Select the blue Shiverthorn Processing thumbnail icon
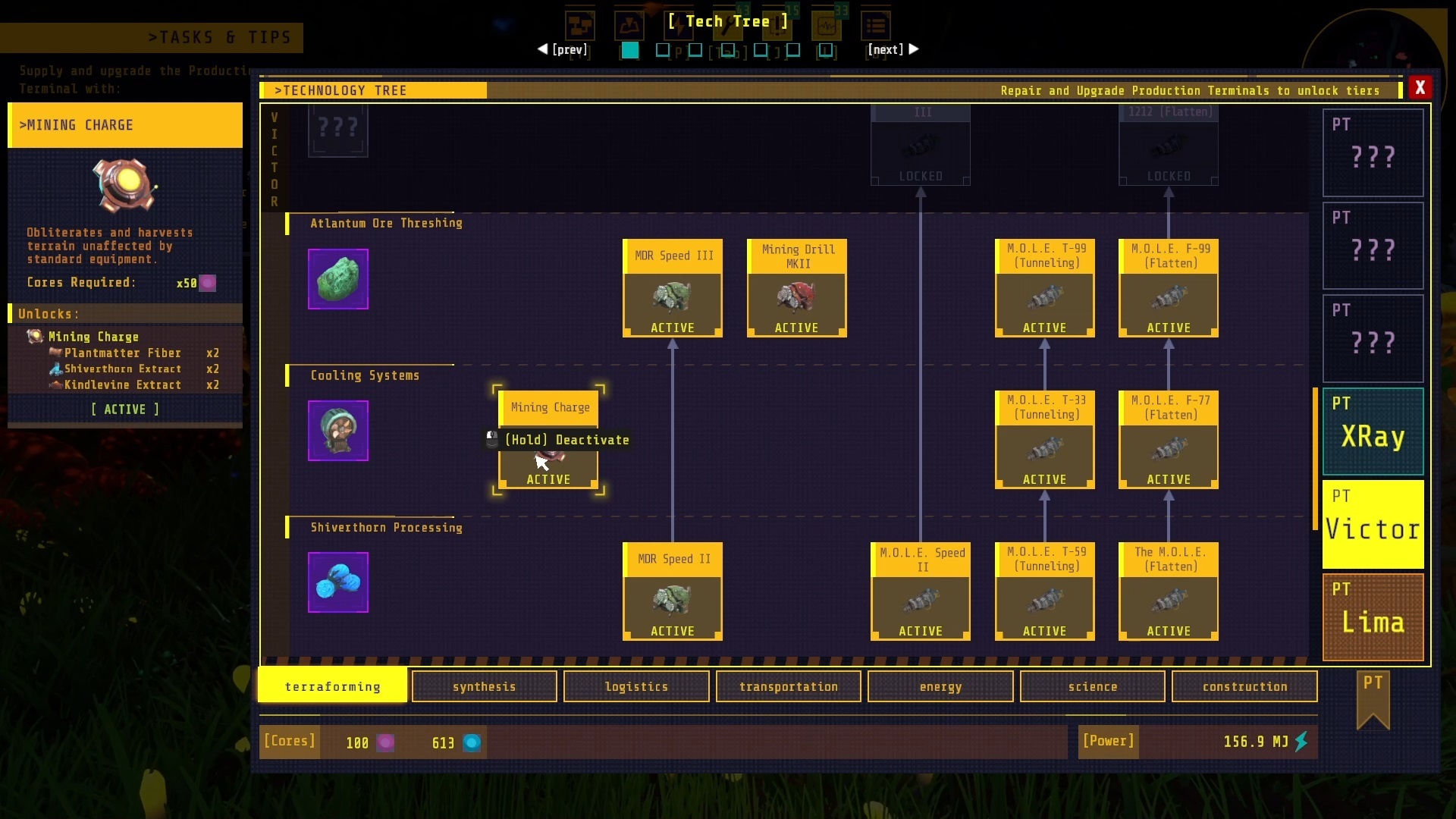Viewport: 1456px width, 819px height. tap(337, 582)
